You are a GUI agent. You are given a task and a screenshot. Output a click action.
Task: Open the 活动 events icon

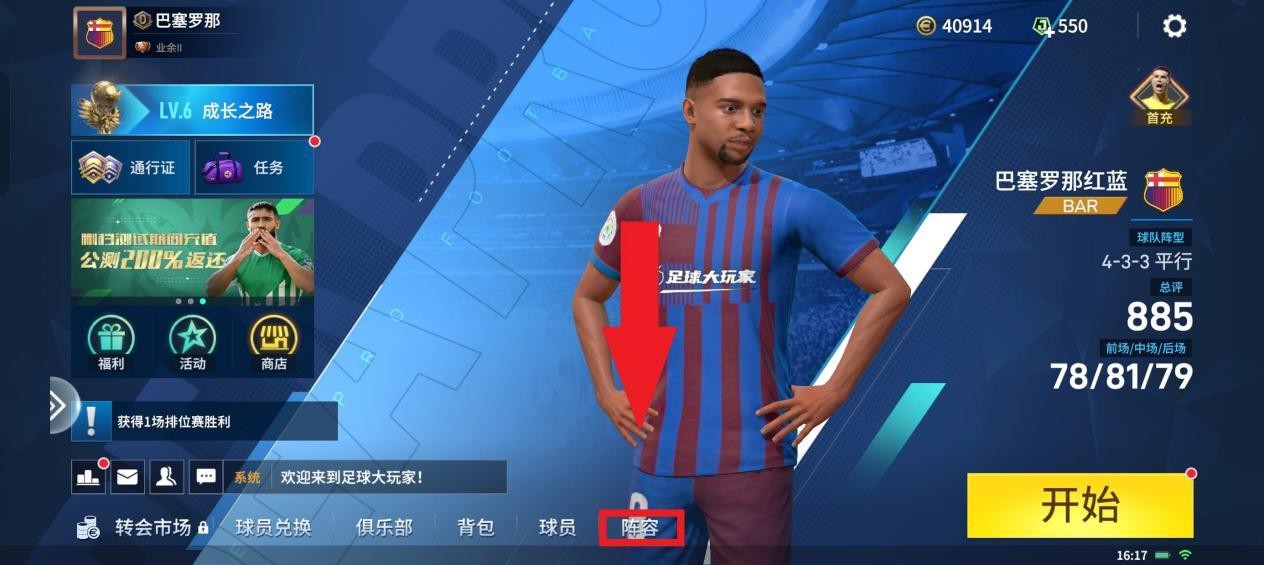pyautogui.click(x=192, y=343)
